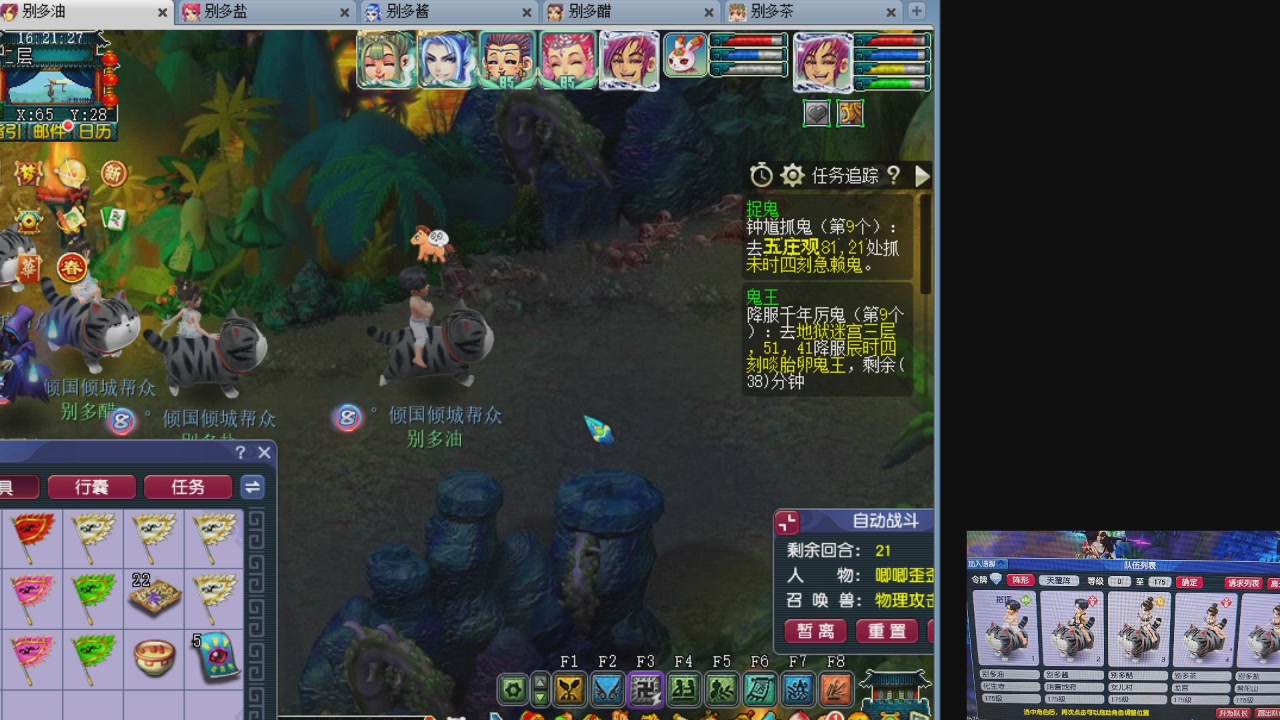This screenshot has height=720, width=1280.
Task: Click the red HP bar of the party leader
Action: point(893,41)
